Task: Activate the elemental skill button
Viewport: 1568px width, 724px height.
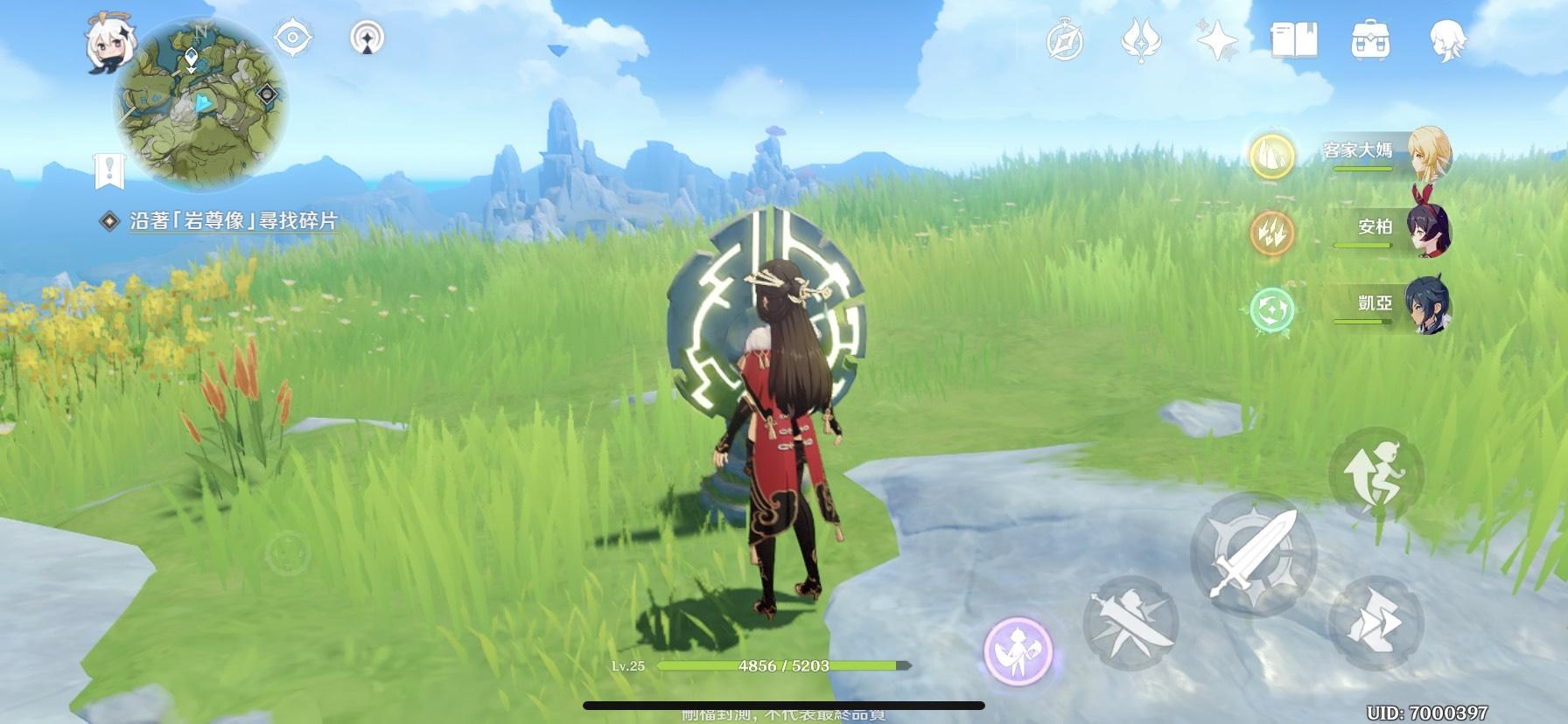Action: coord(1130,623)
